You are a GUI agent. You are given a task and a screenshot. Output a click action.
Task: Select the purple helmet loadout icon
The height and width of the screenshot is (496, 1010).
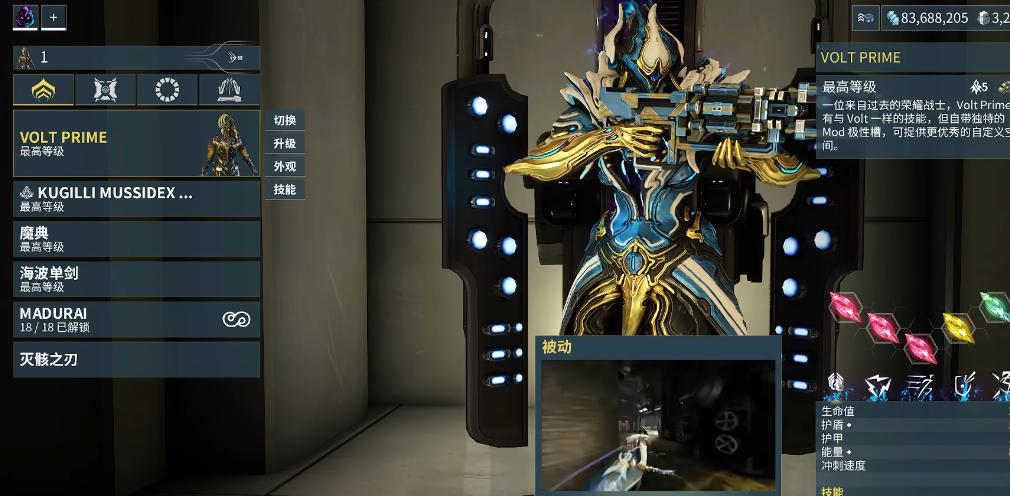point(25,17)
